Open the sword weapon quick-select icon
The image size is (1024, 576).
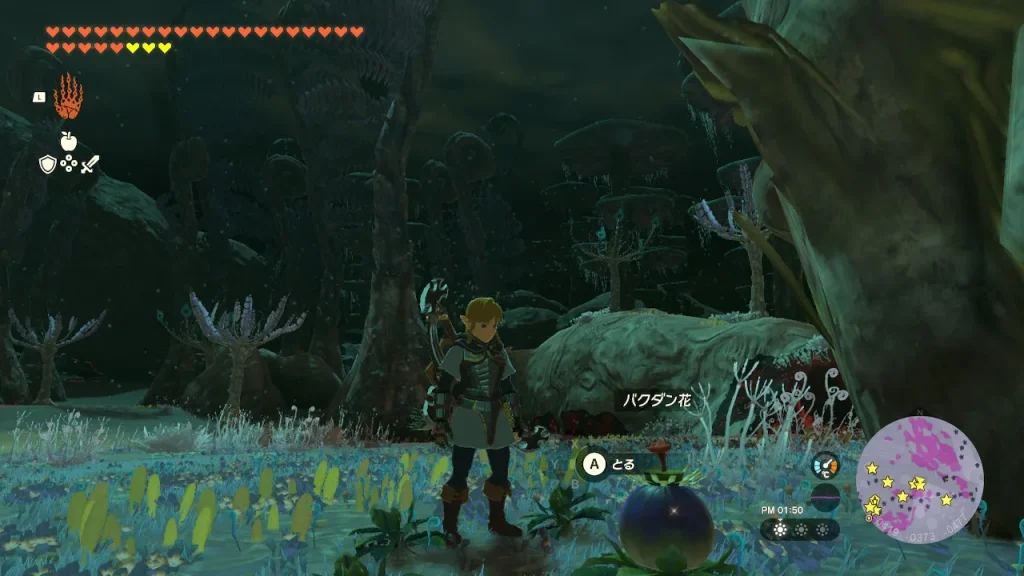coord(90,164)
